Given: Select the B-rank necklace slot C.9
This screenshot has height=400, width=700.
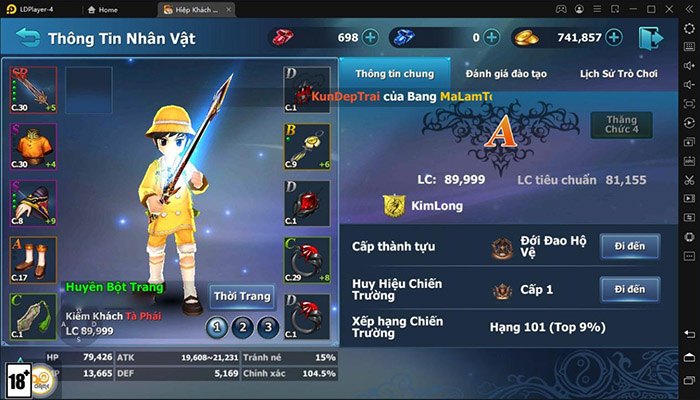Looking at the screenshot, I should coord(307,147).
